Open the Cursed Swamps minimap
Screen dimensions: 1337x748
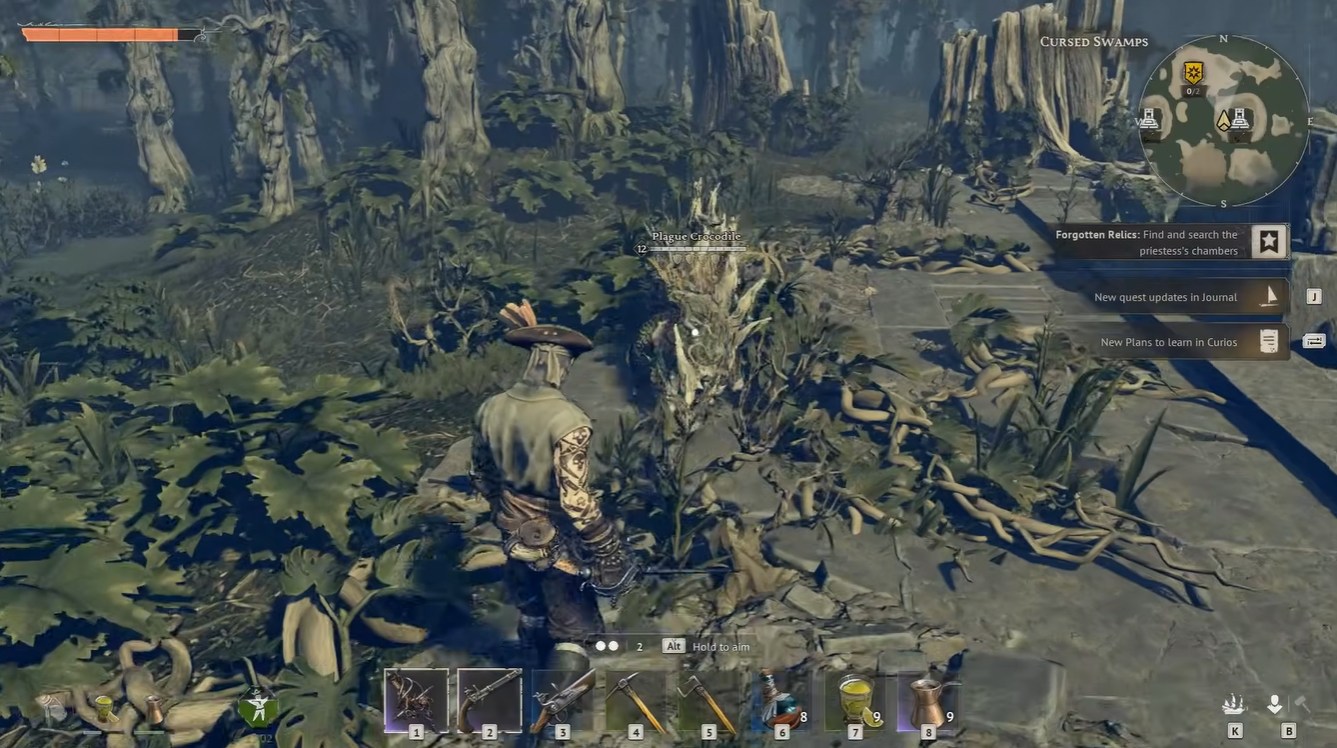1223,121
